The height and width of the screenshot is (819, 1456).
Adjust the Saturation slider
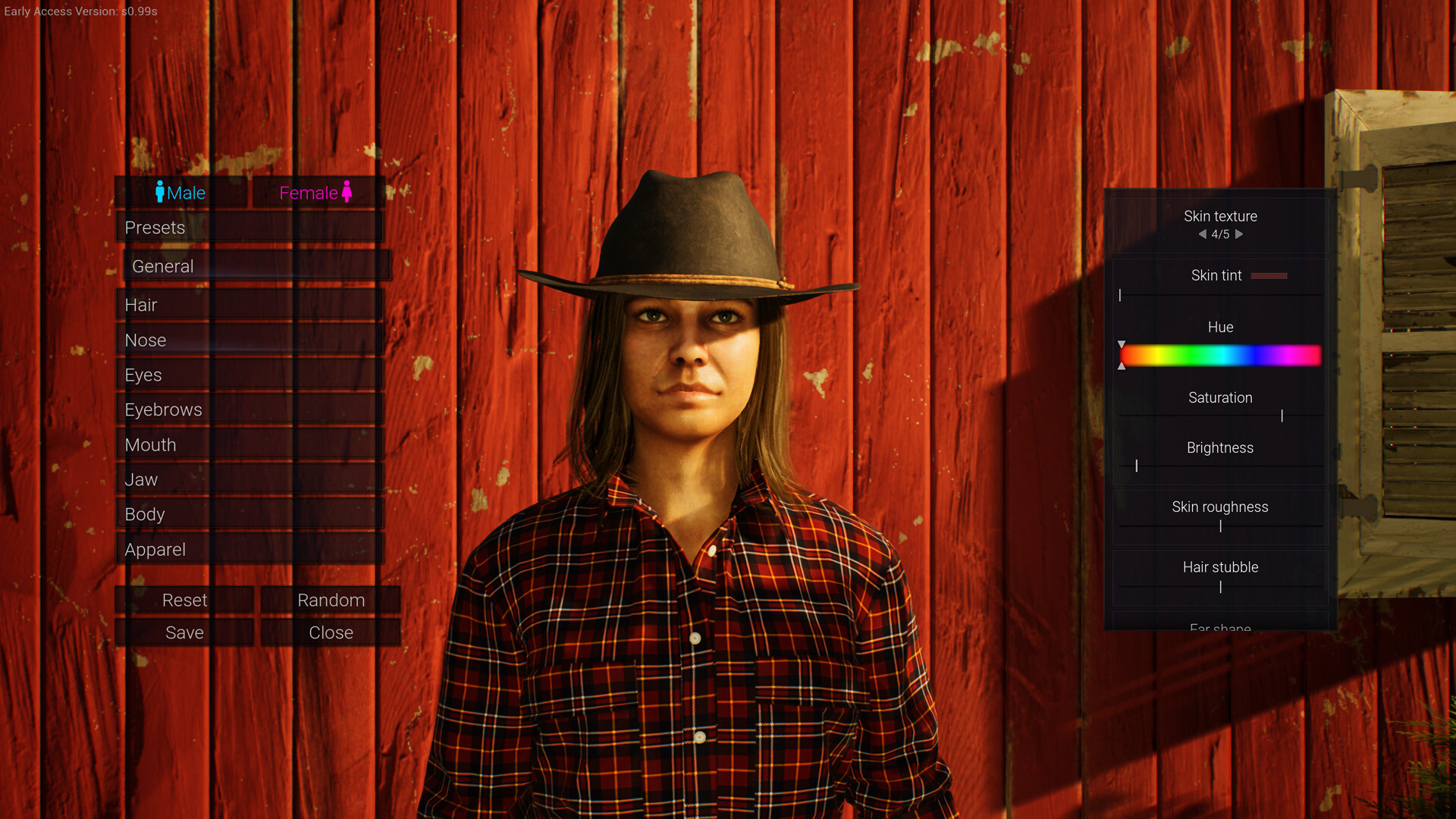tap(1282, 416)
